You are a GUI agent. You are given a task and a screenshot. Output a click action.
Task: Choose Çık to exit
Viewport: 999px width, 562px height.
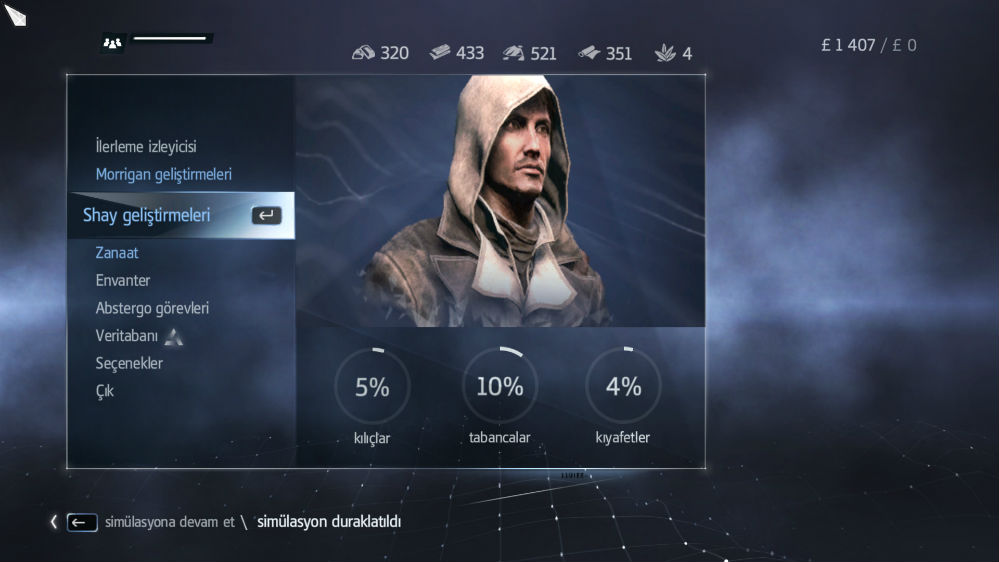point(105,391)
